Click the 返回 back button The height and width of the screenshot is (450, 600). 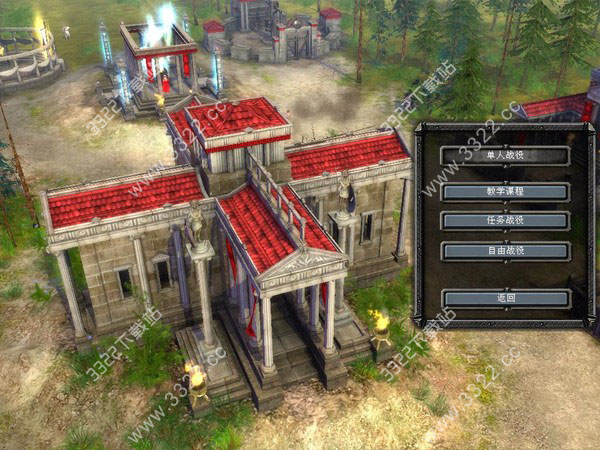(x=505, y=298)
